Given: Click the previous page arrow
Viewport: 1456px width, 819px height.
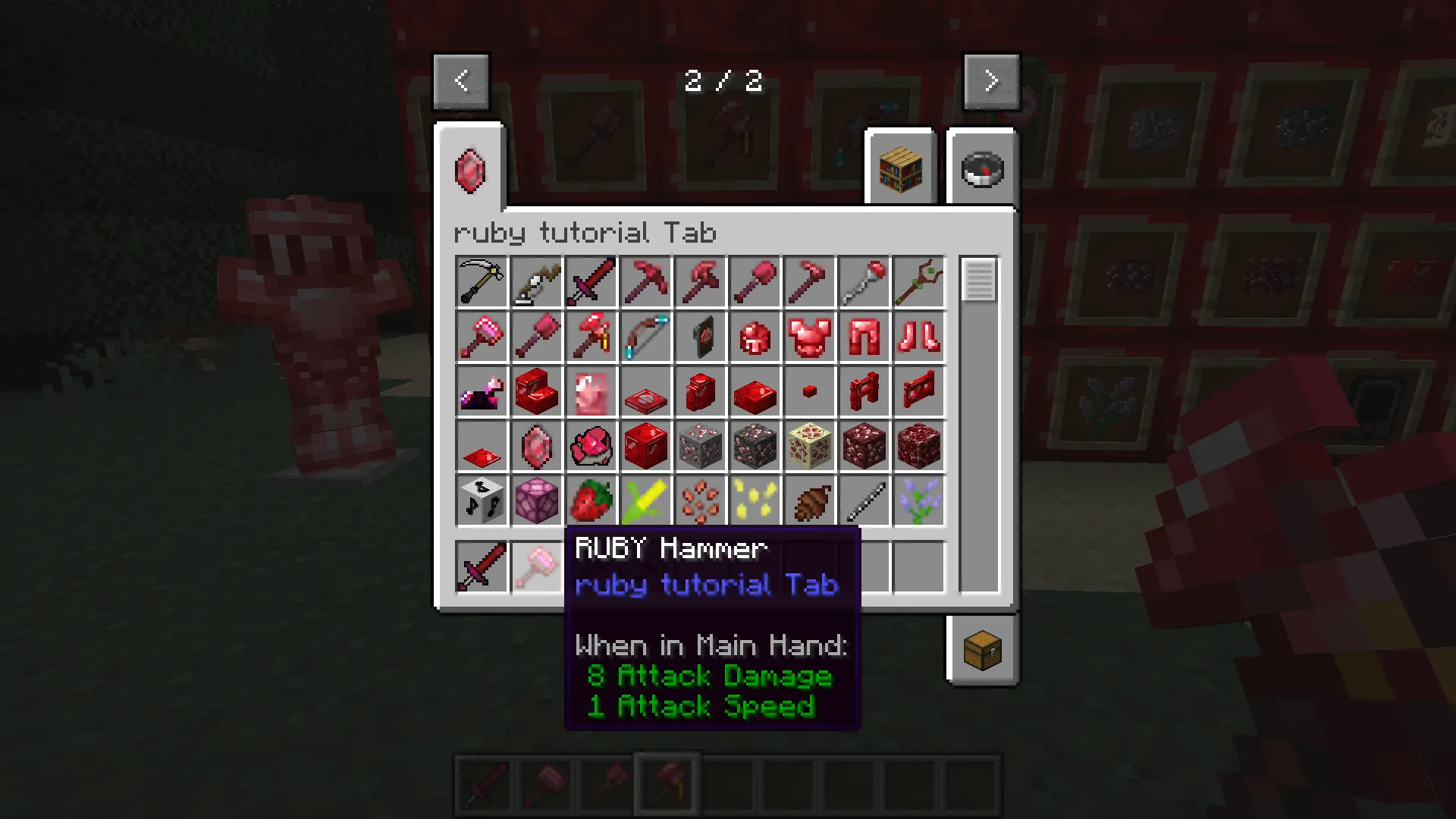Looking at the screenshot, I should tap(462, 80).
